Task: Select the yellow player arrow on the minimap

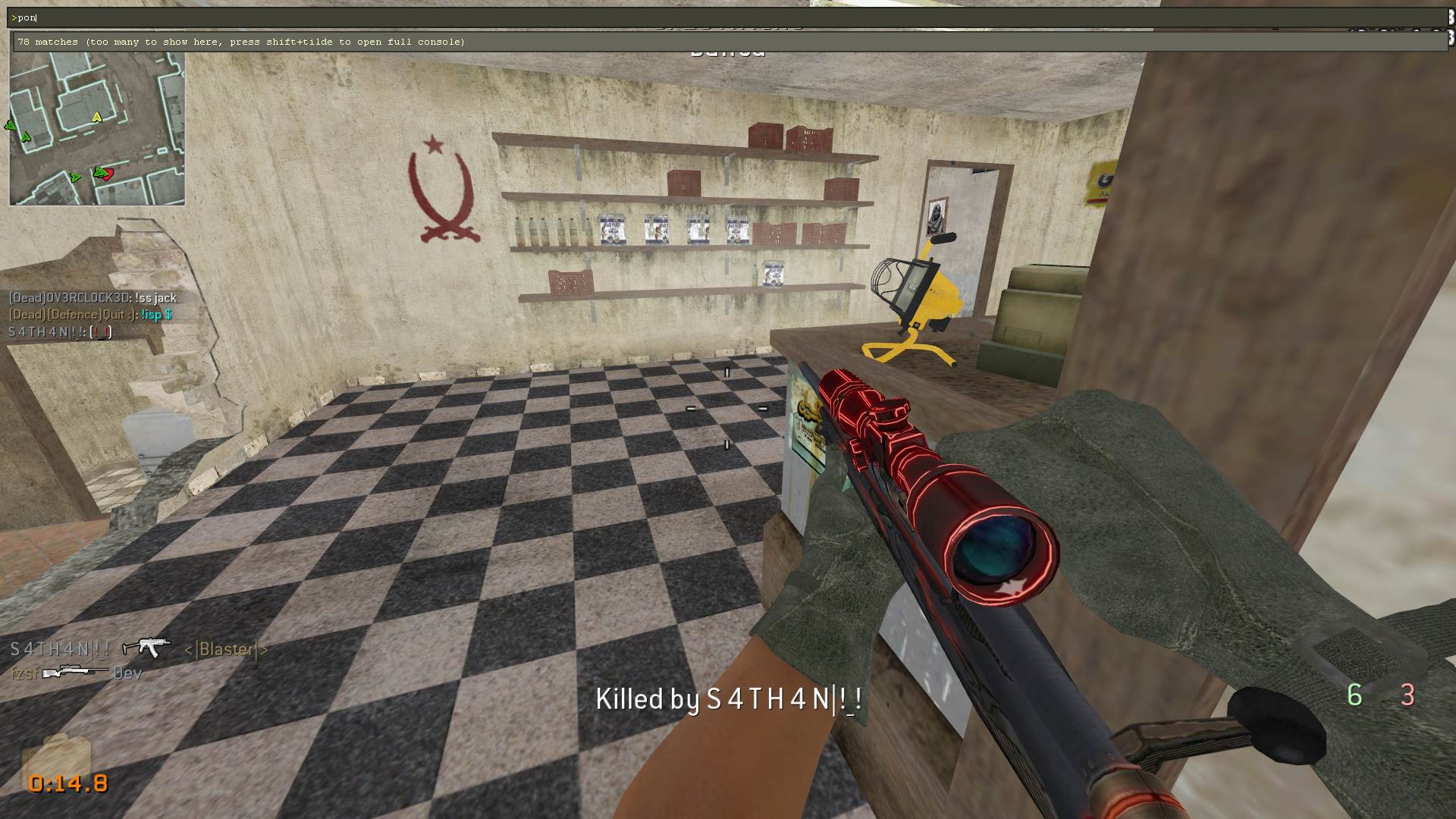Action: point(96,117)
